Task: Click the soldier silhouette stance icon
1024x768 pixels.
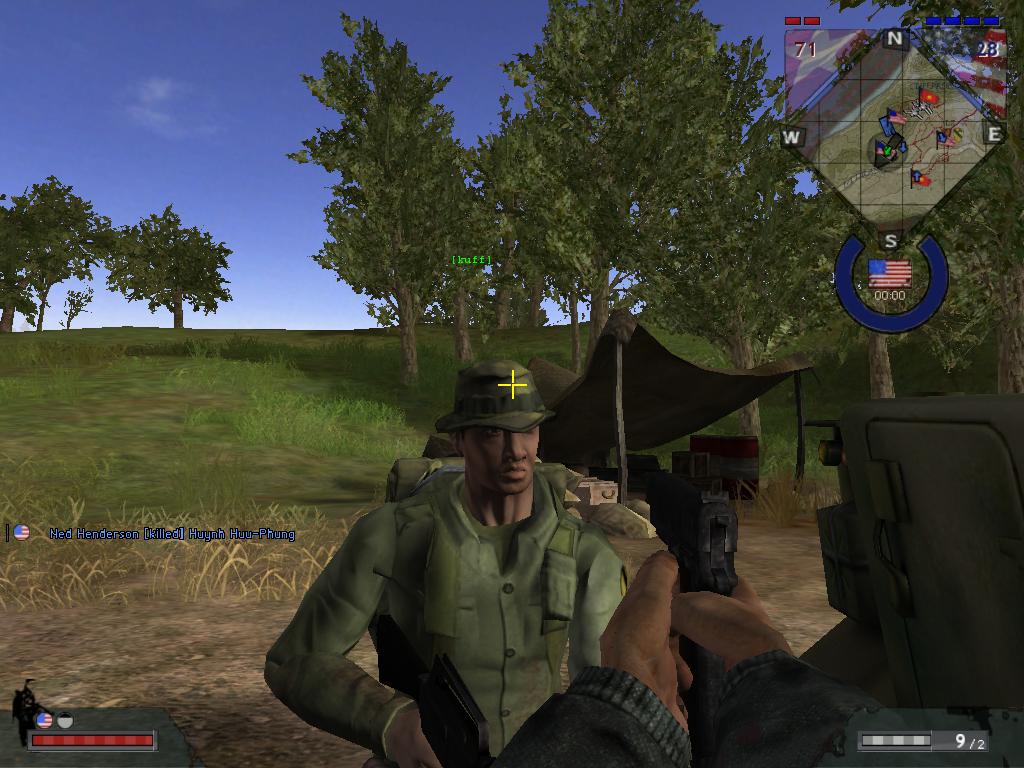Action: tap(24, 710)
